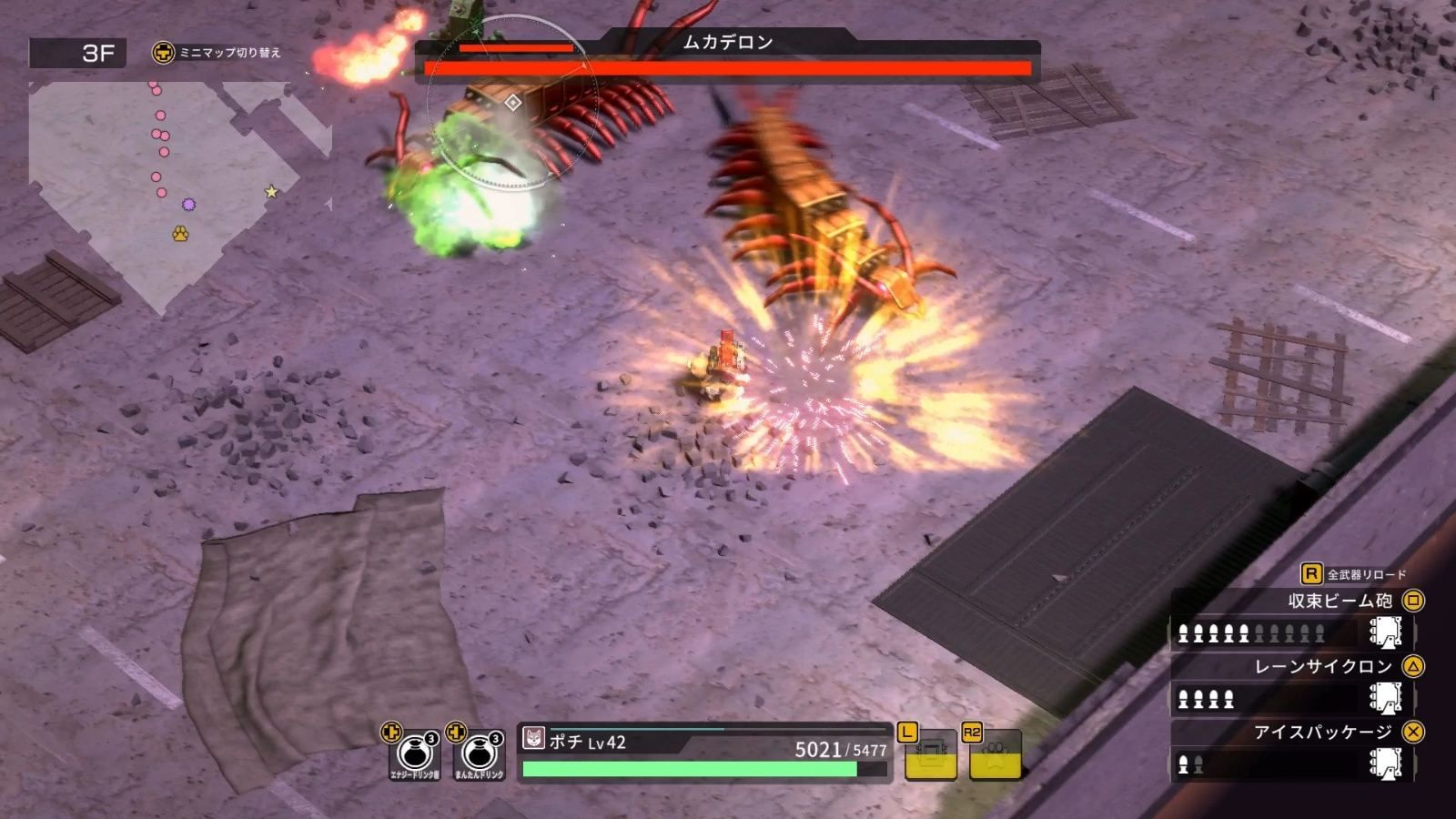Toggle the cross button weapon slot
Viewport: 1456px width, 819px height.
(x=1411, y=731)
